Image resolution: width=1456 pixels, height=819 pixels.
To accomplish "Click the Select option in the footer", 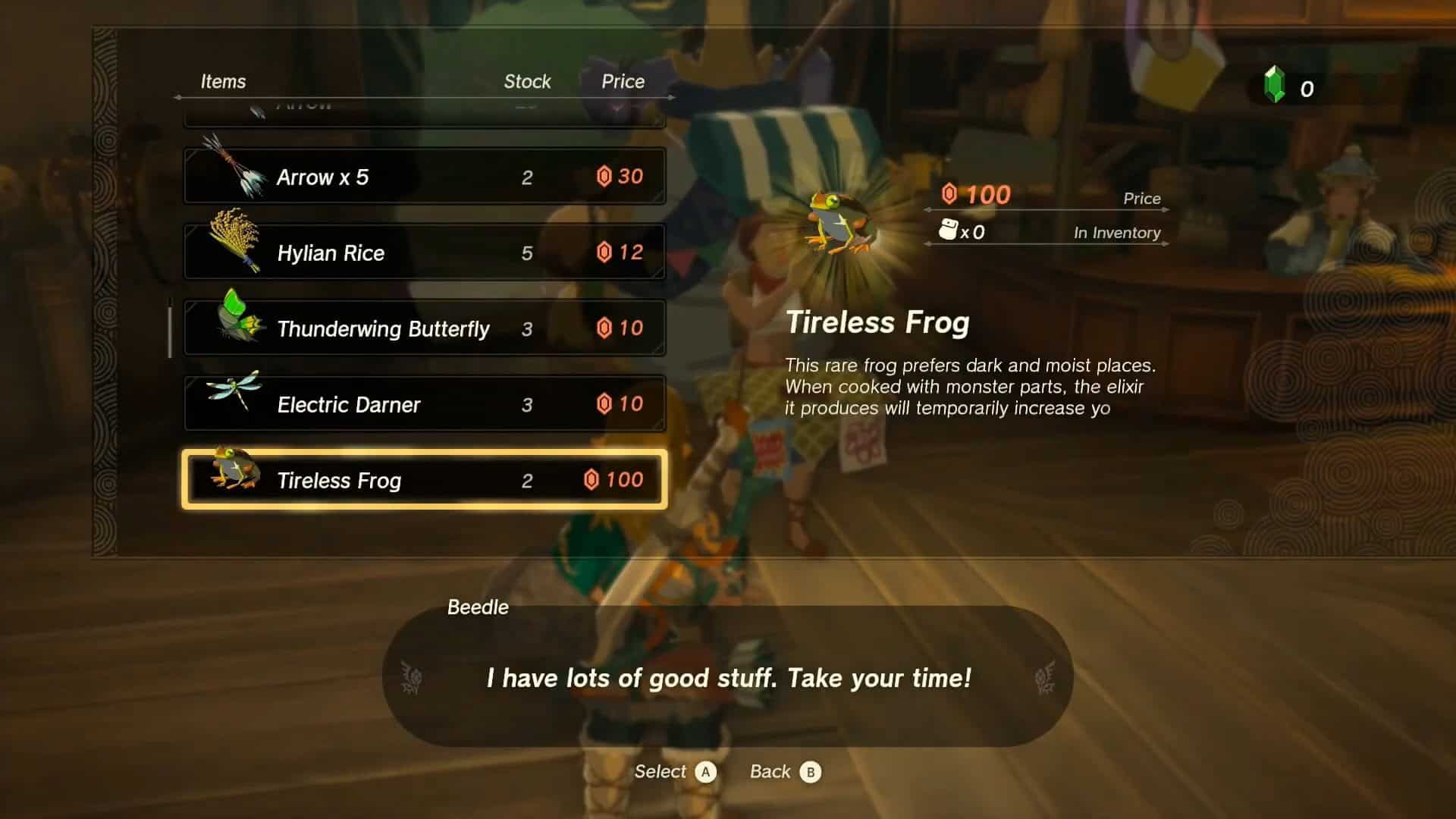I will [675, 772].
